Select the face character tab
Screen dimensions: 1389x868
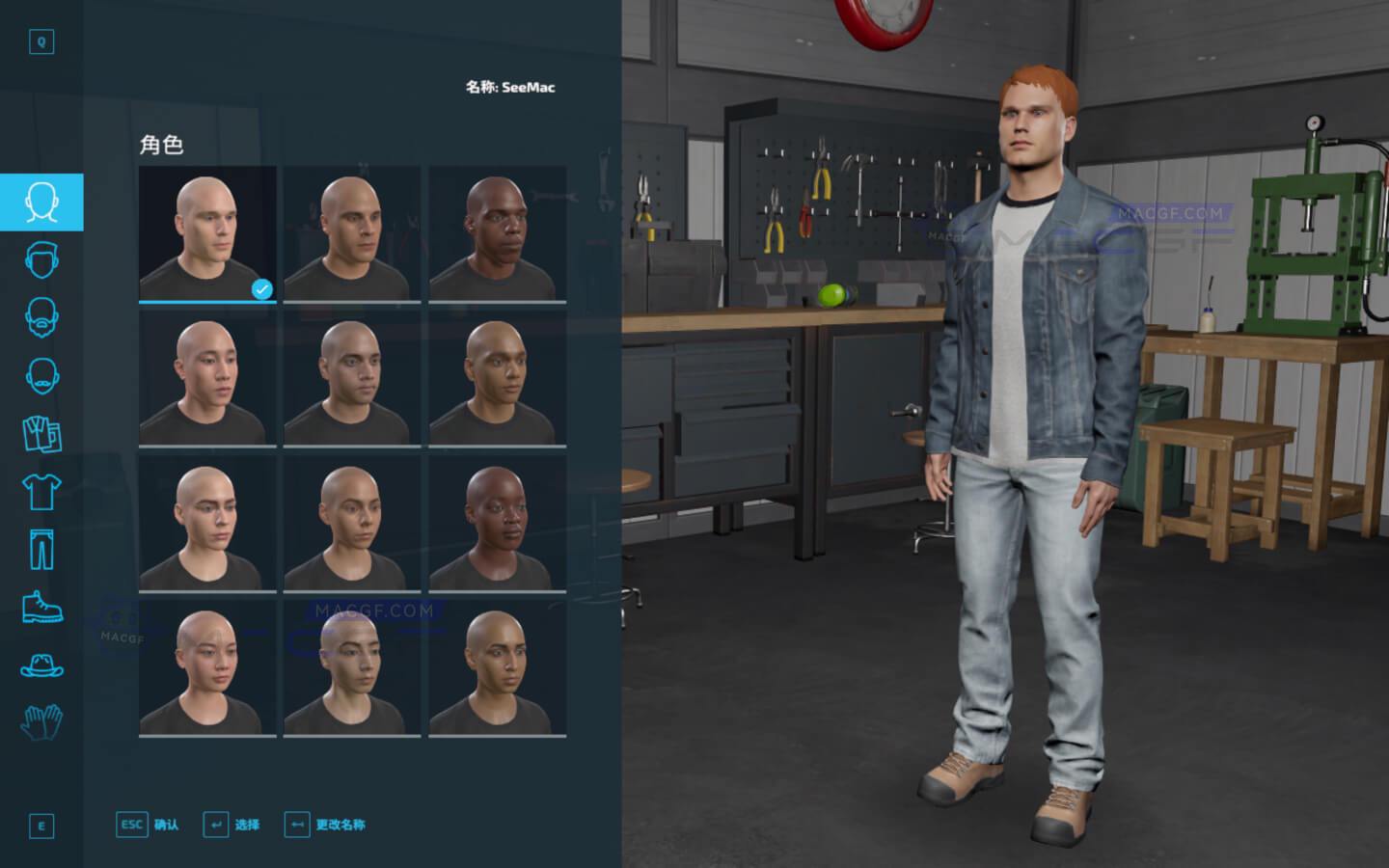coord(41,203)
